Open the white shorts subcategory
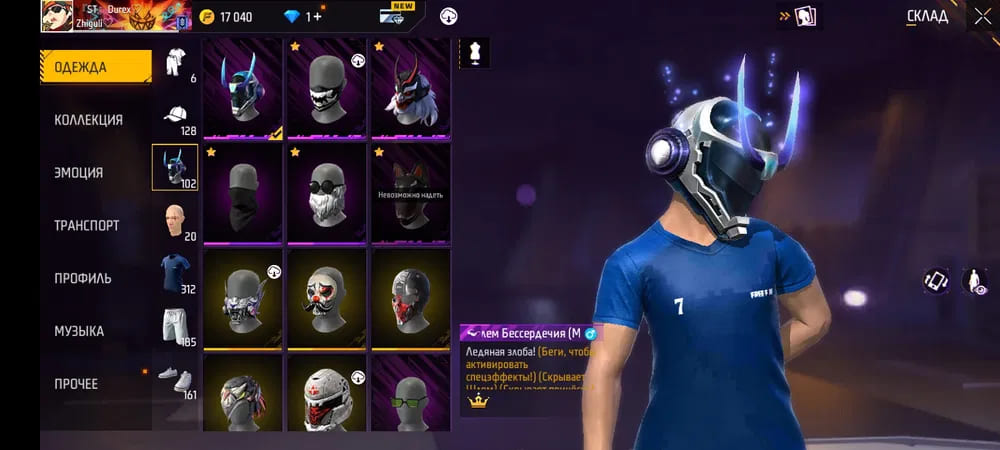This screenshot has width=1000, height=450. coord(176,326)
